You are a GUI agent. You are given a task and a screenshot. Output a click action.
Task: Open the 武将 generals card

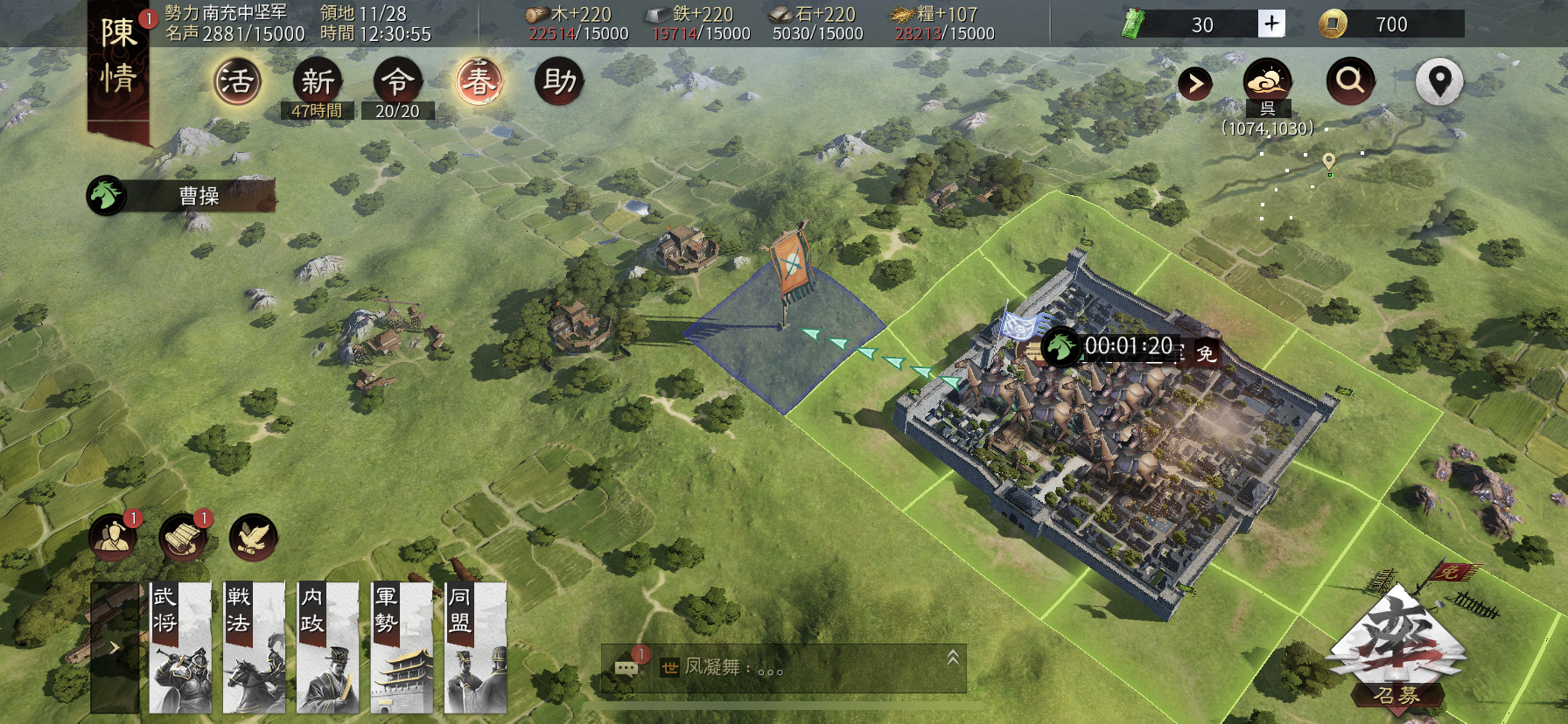pyautogui.click(x=180, y=647)
